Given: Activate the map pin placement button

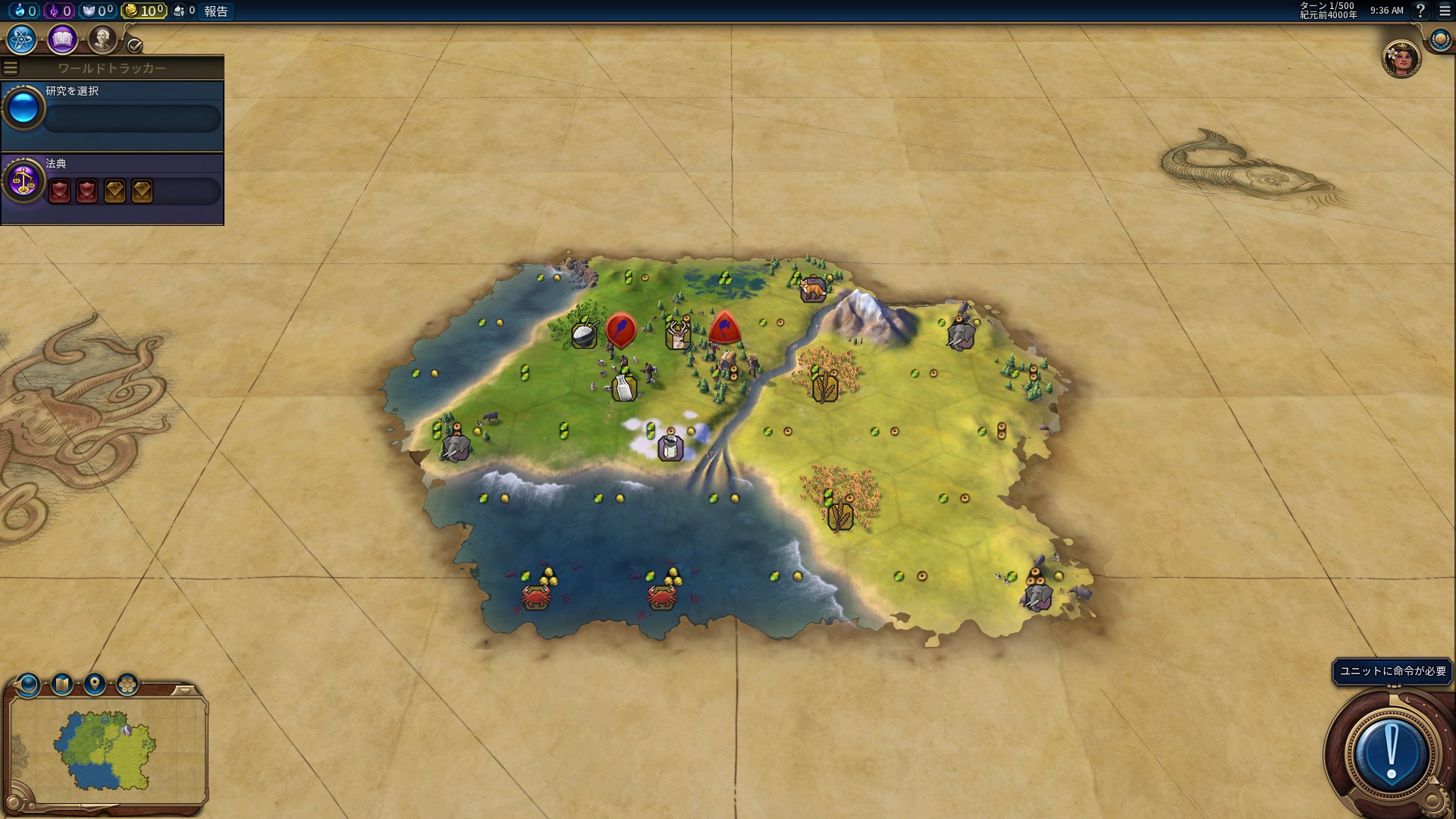Looking at the screenshot, I should pos(94,685).
